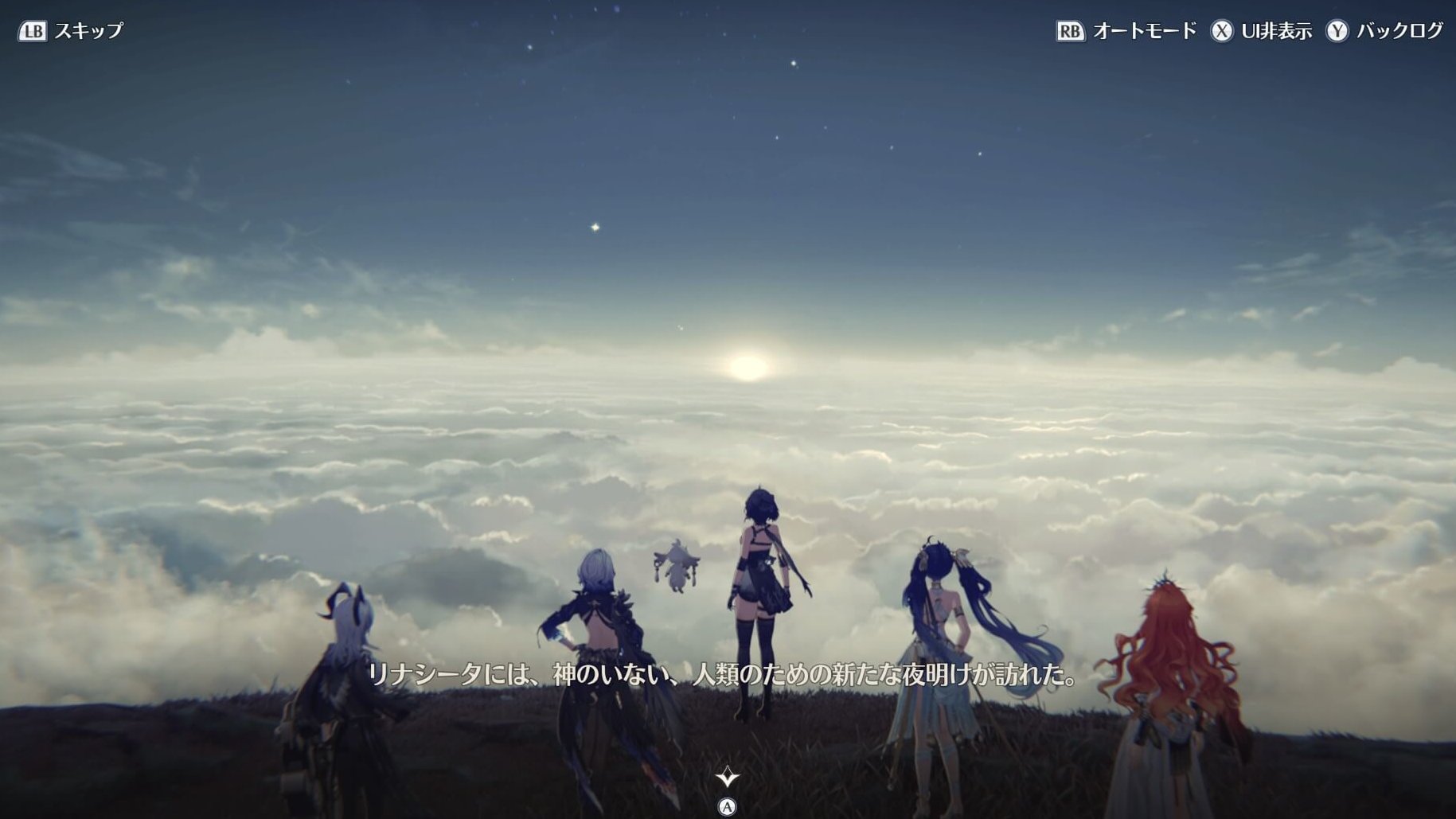Skip the cutscene with スキップ

(x=71, y=31)
